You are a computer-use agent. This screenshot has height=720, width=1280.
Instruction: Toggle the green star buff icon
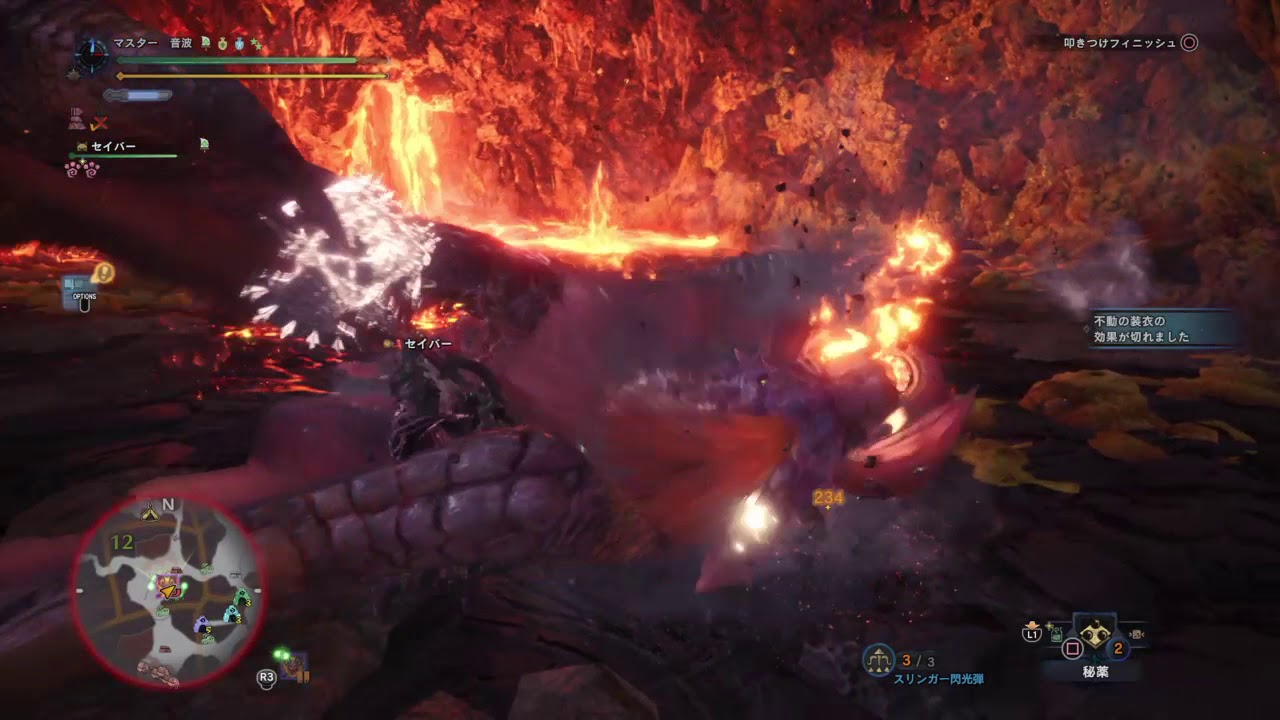coord(257,45)
